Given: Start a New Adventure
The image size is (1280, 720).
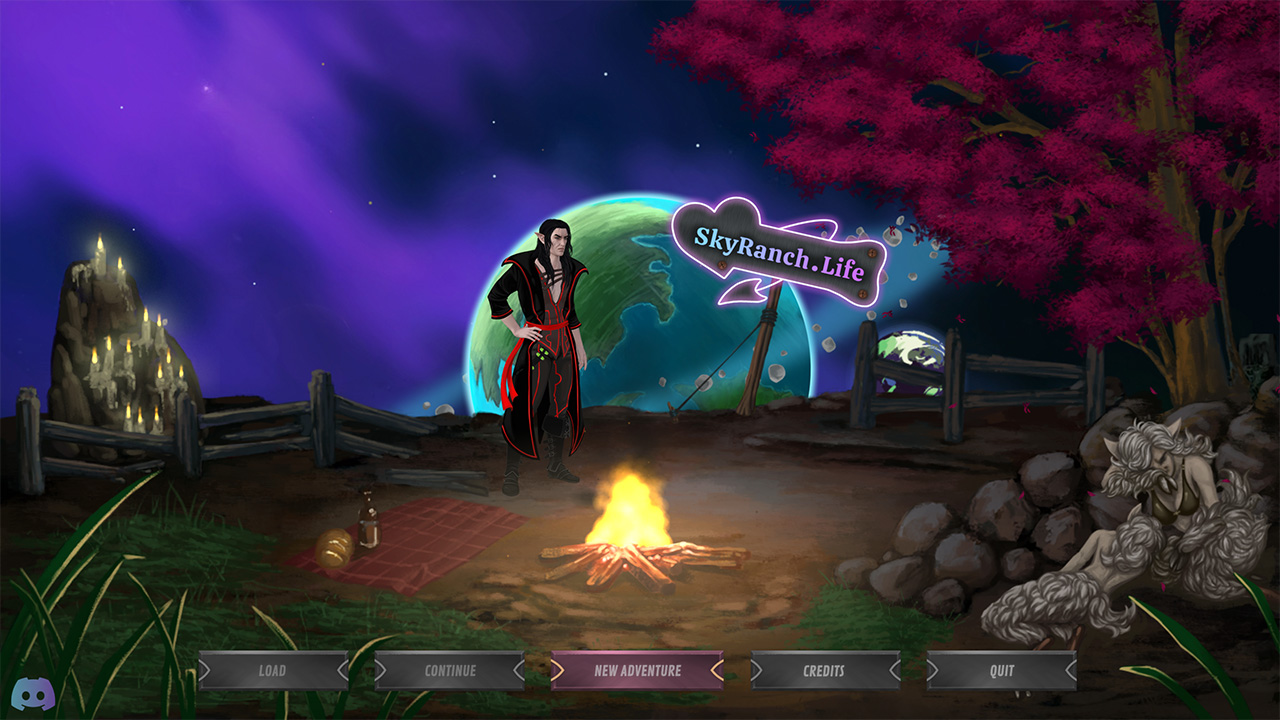Looking at the screenshot, I should coord(637,671).
